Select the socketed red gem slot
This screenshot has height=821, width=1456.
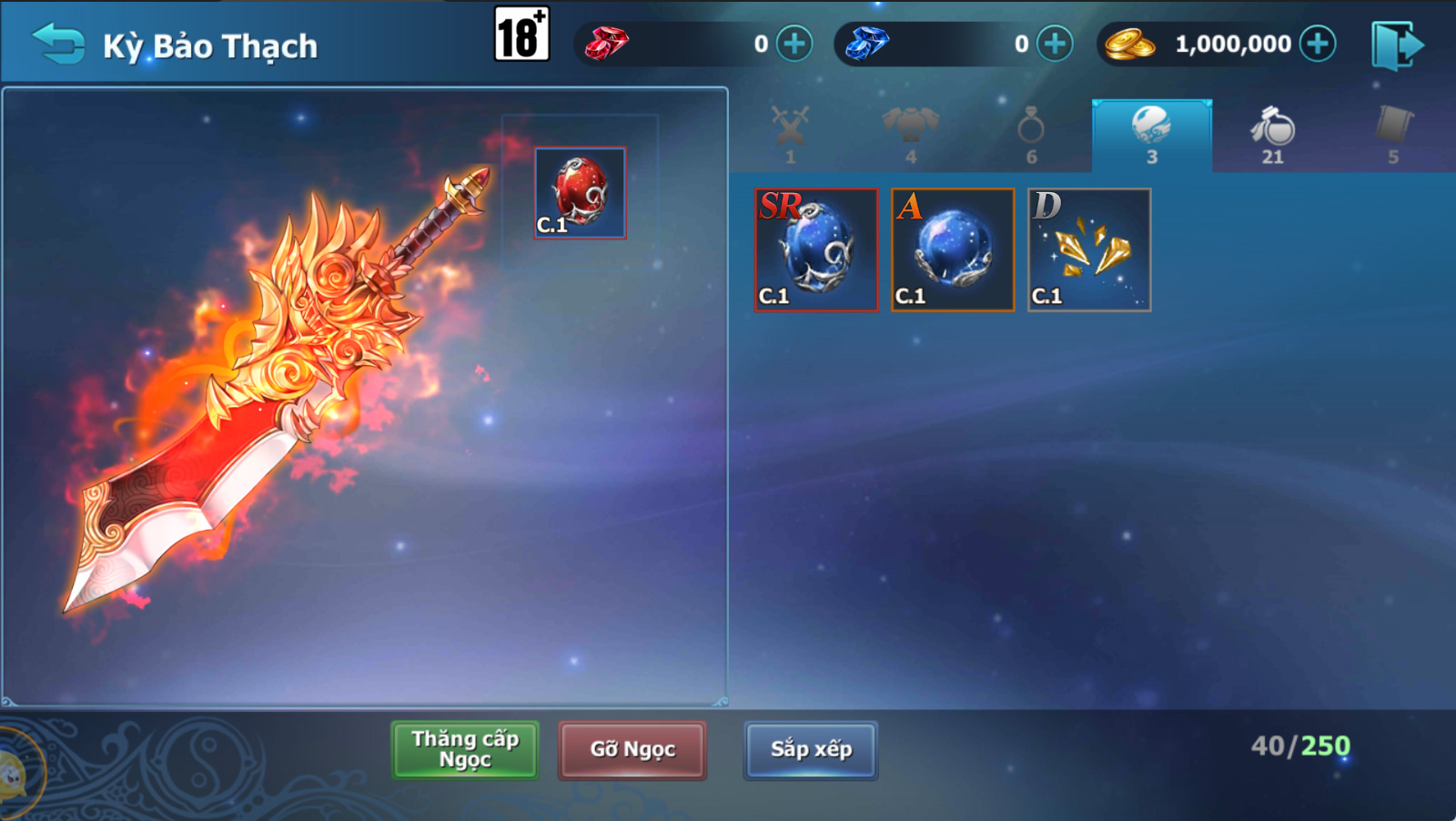(581, 193)
